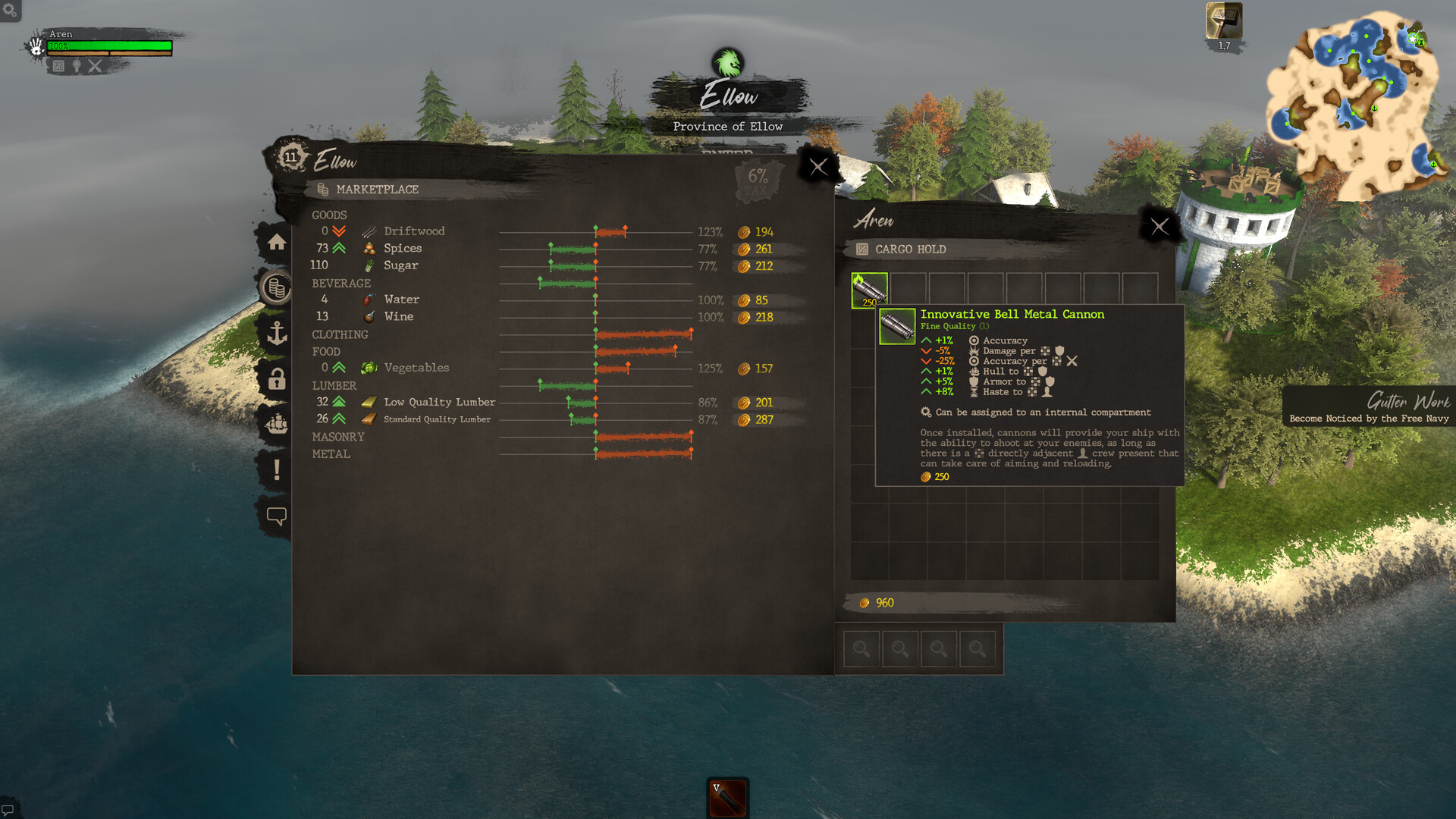The width and height of the screenshot is (1456, 819).
Task: Click the first magnifier slot below cargo
Action: 861,648
